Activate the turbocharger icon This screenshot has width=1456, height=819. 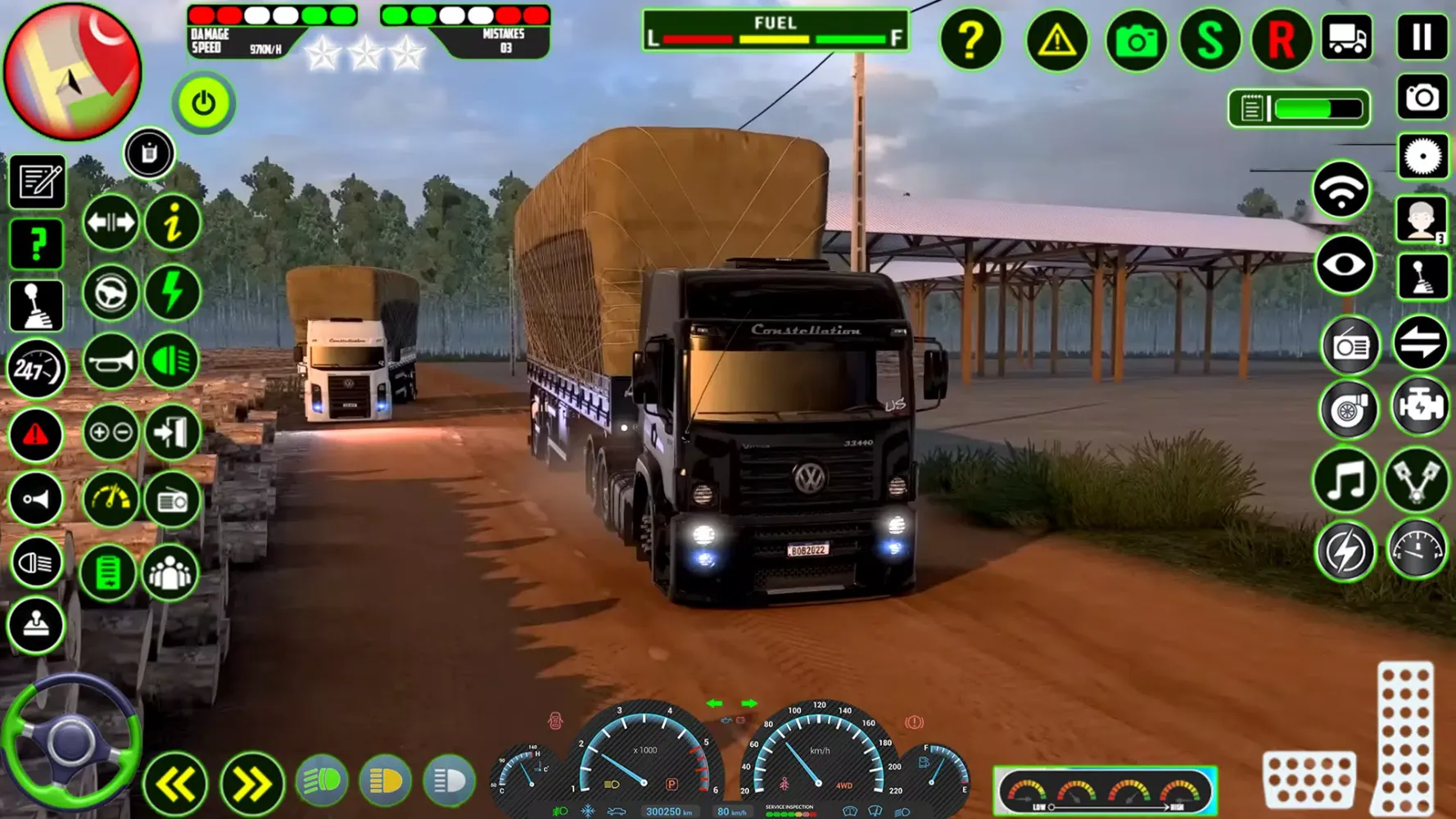1349,409
